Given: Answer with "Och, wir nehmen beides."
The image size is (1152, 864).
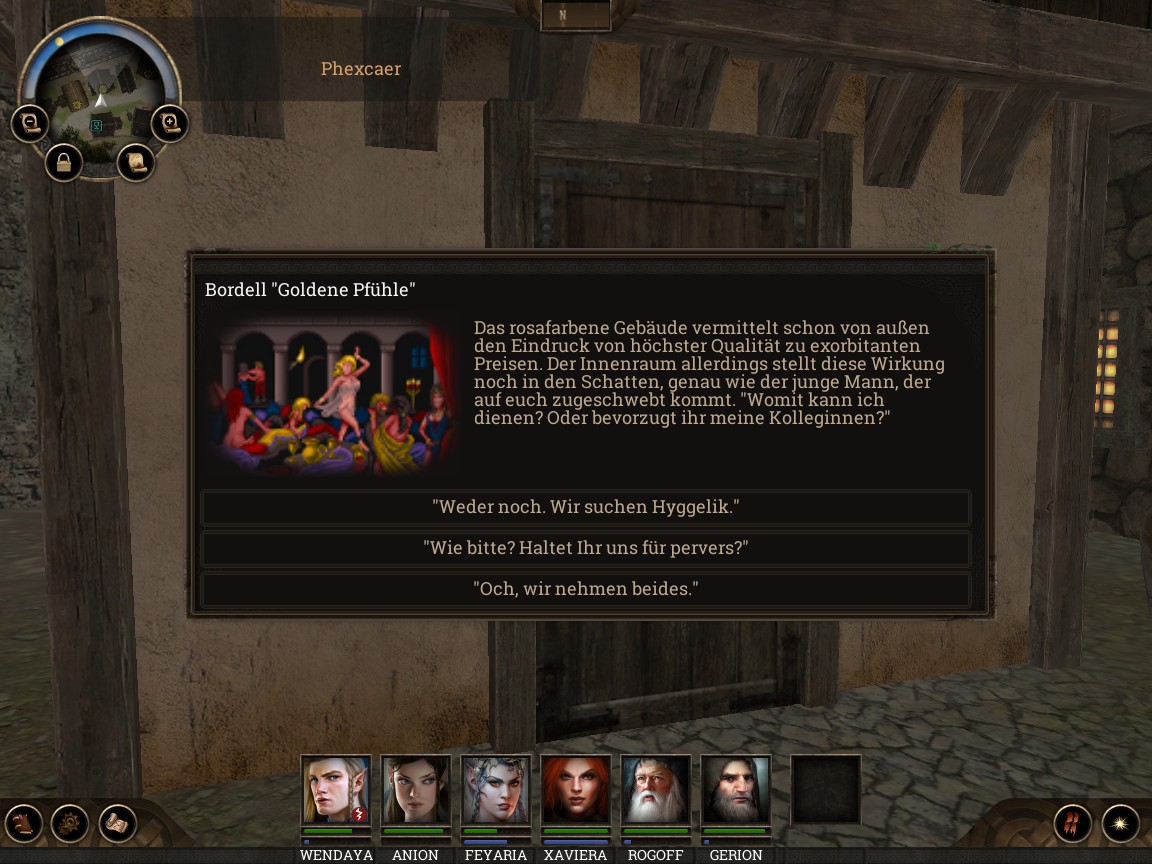Looking at the screenshot, I should coord(585,589).
